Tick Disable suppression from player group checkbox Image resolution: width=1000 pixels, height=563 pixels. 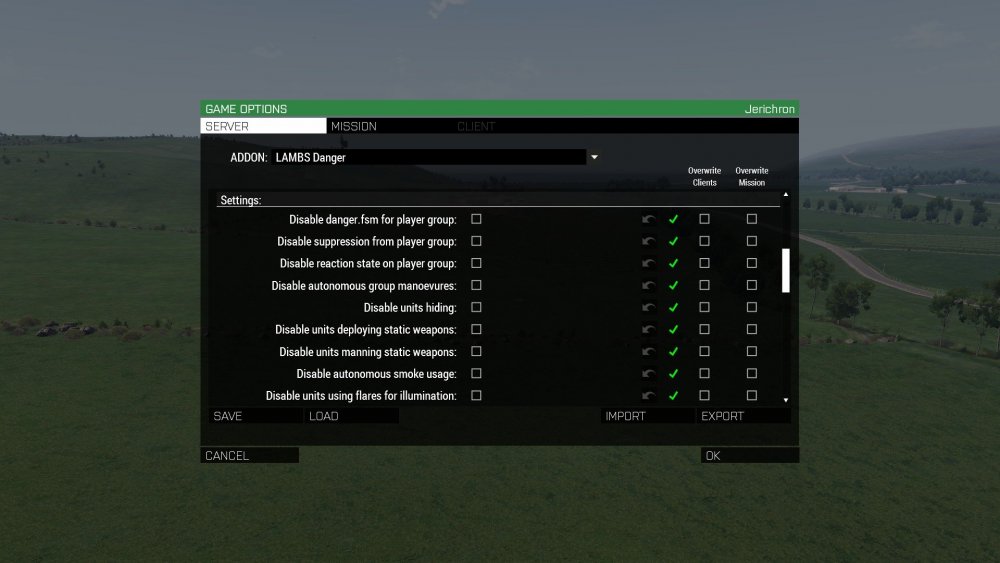(476, 241)
